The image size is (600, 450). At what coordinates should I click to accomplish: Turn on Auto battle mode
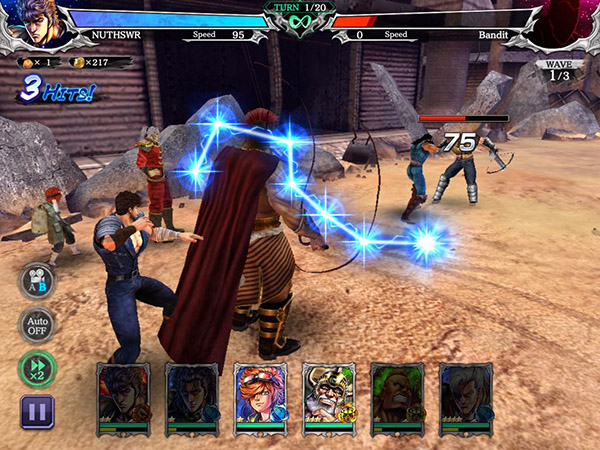(37, 325)
